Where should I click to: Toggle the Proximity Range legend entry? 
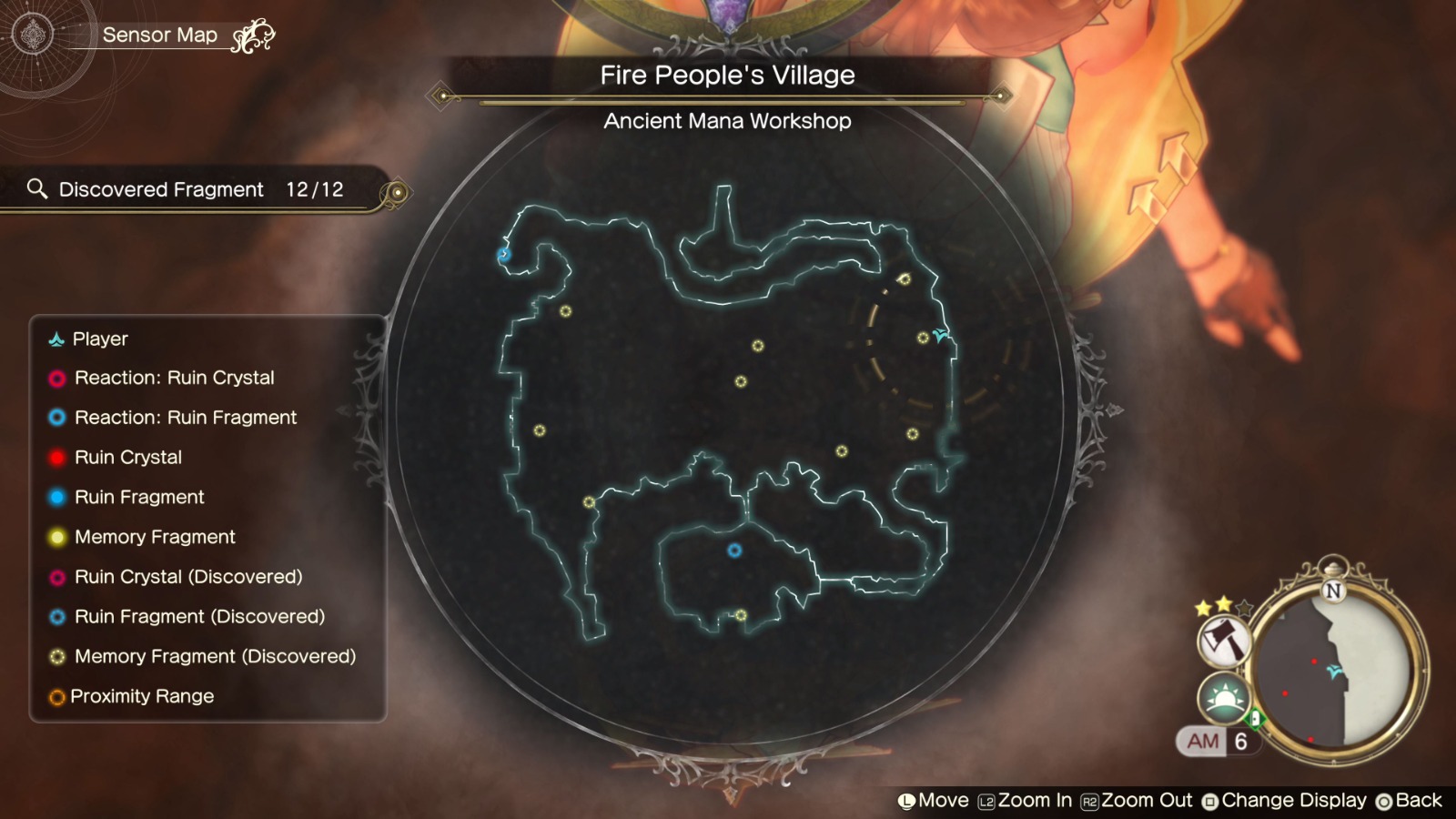141,696
